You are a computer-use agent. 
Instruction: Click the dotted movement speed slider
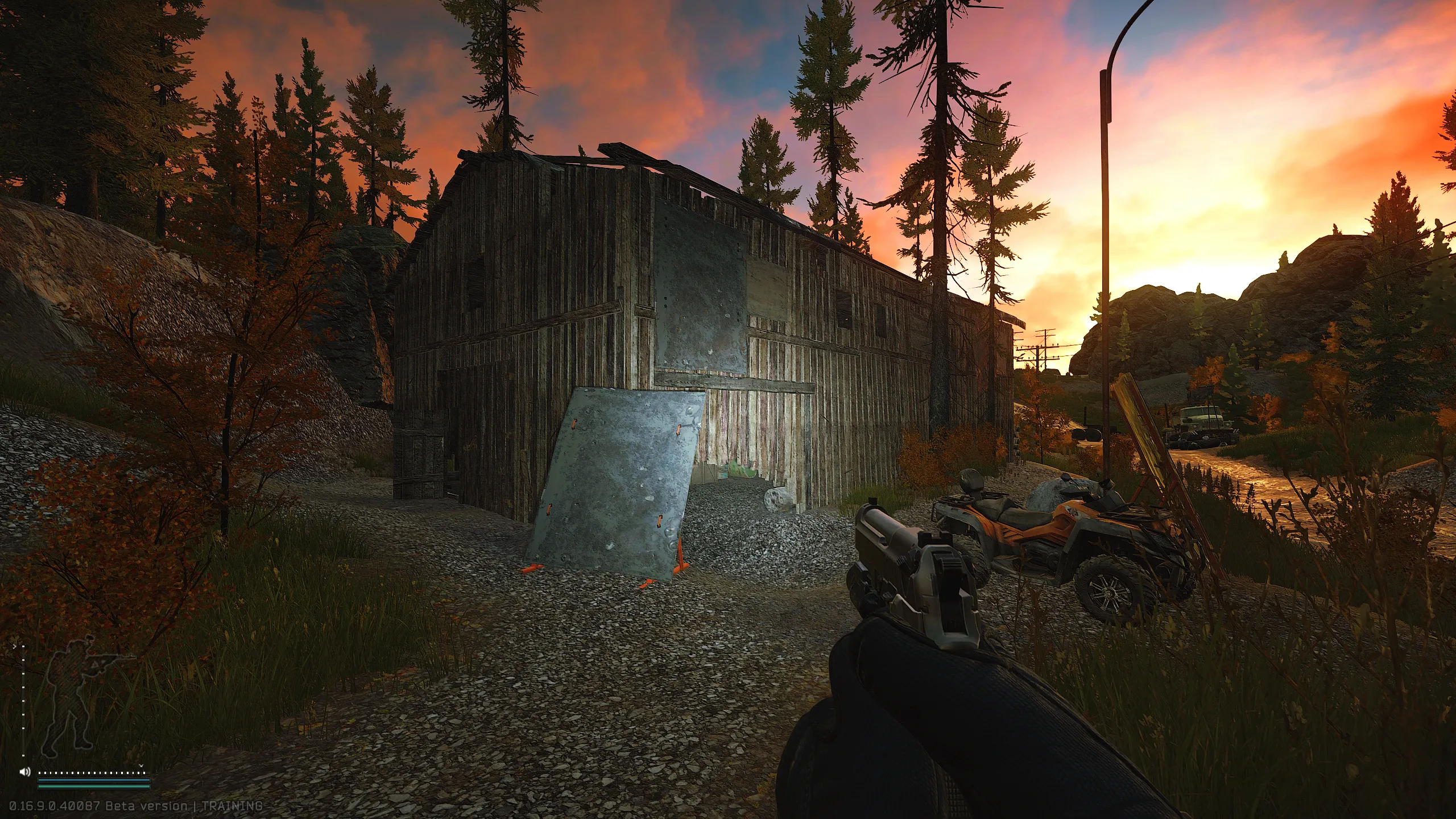coord(91,772)
